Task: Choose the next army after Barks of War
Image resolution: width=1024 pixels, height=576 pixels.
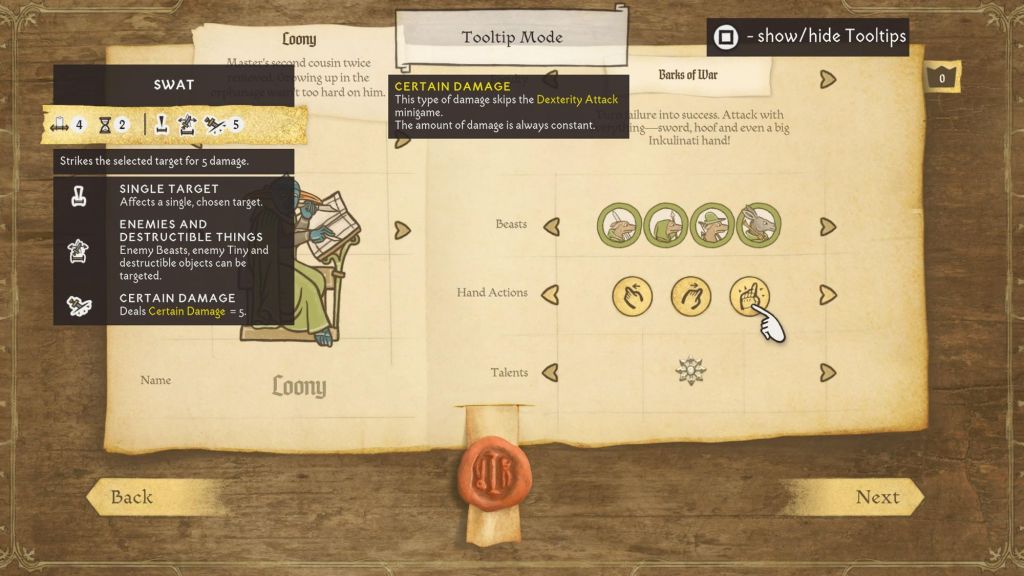Action: pyautogui.click(x=827, y=78)
